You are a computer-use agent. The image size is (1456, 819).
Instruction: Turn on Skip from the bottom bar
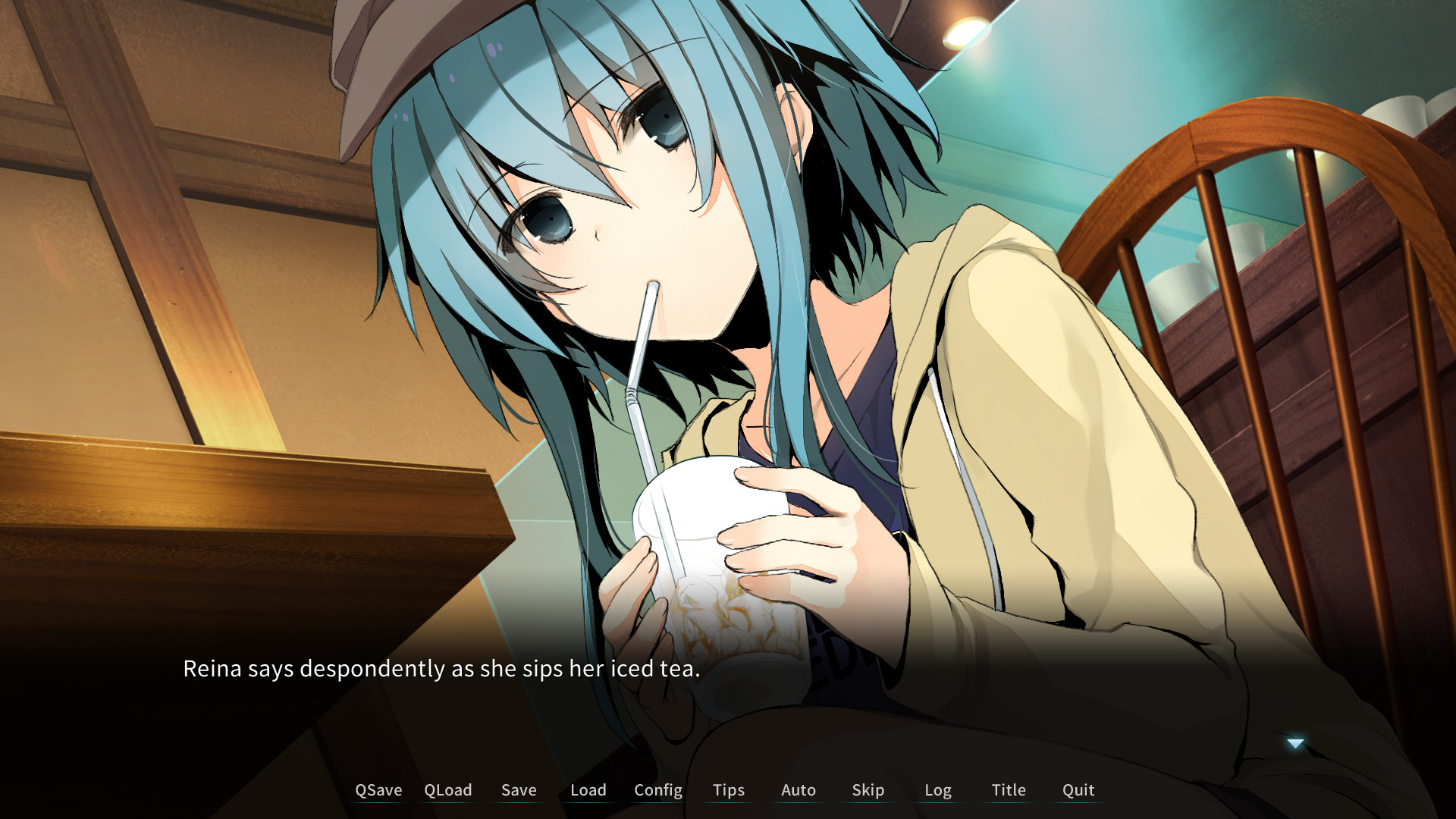tap(868, 789)
